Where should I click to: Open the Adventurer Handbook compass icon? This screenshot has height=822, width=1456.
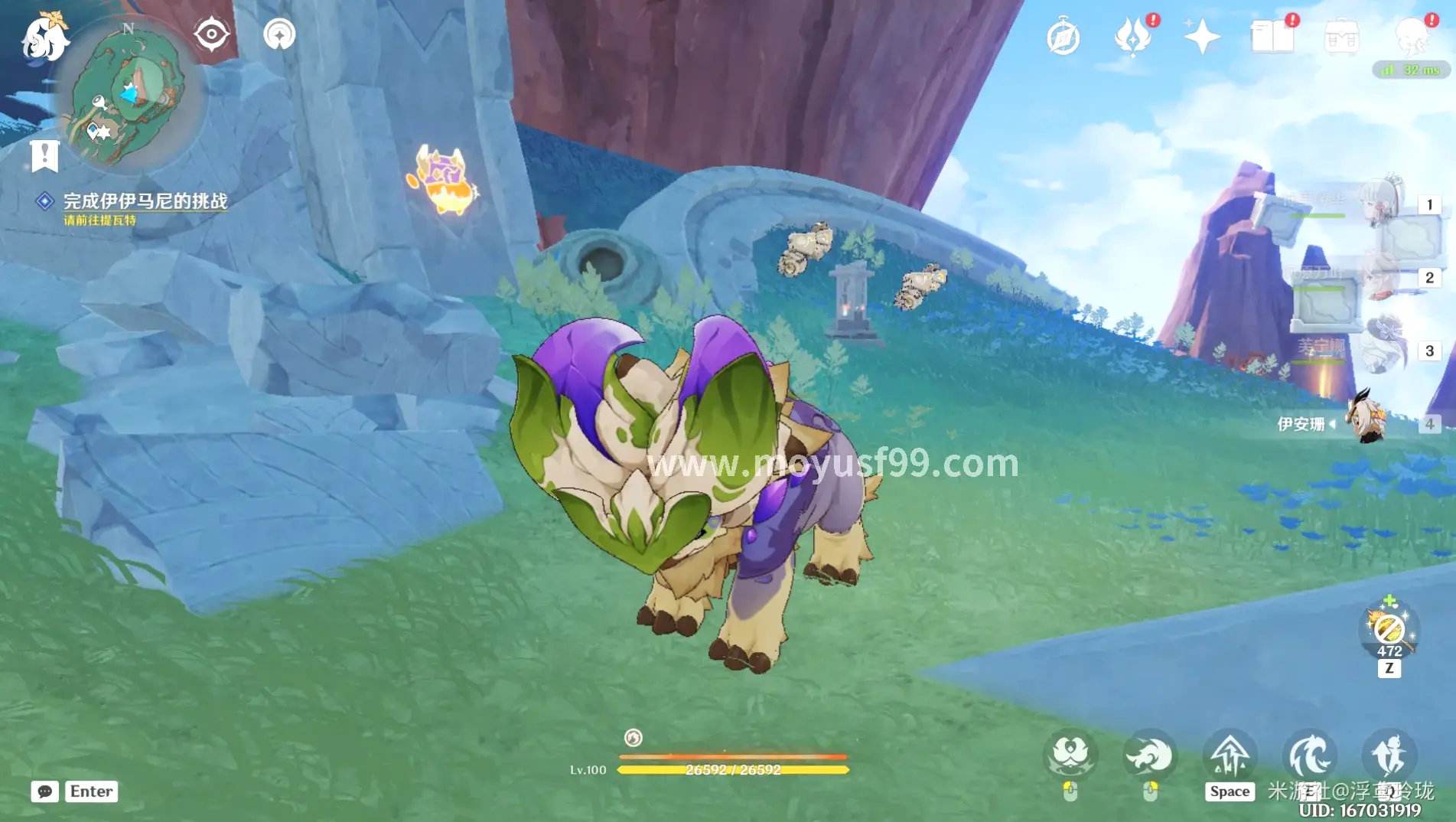(x=1062, y=34)
